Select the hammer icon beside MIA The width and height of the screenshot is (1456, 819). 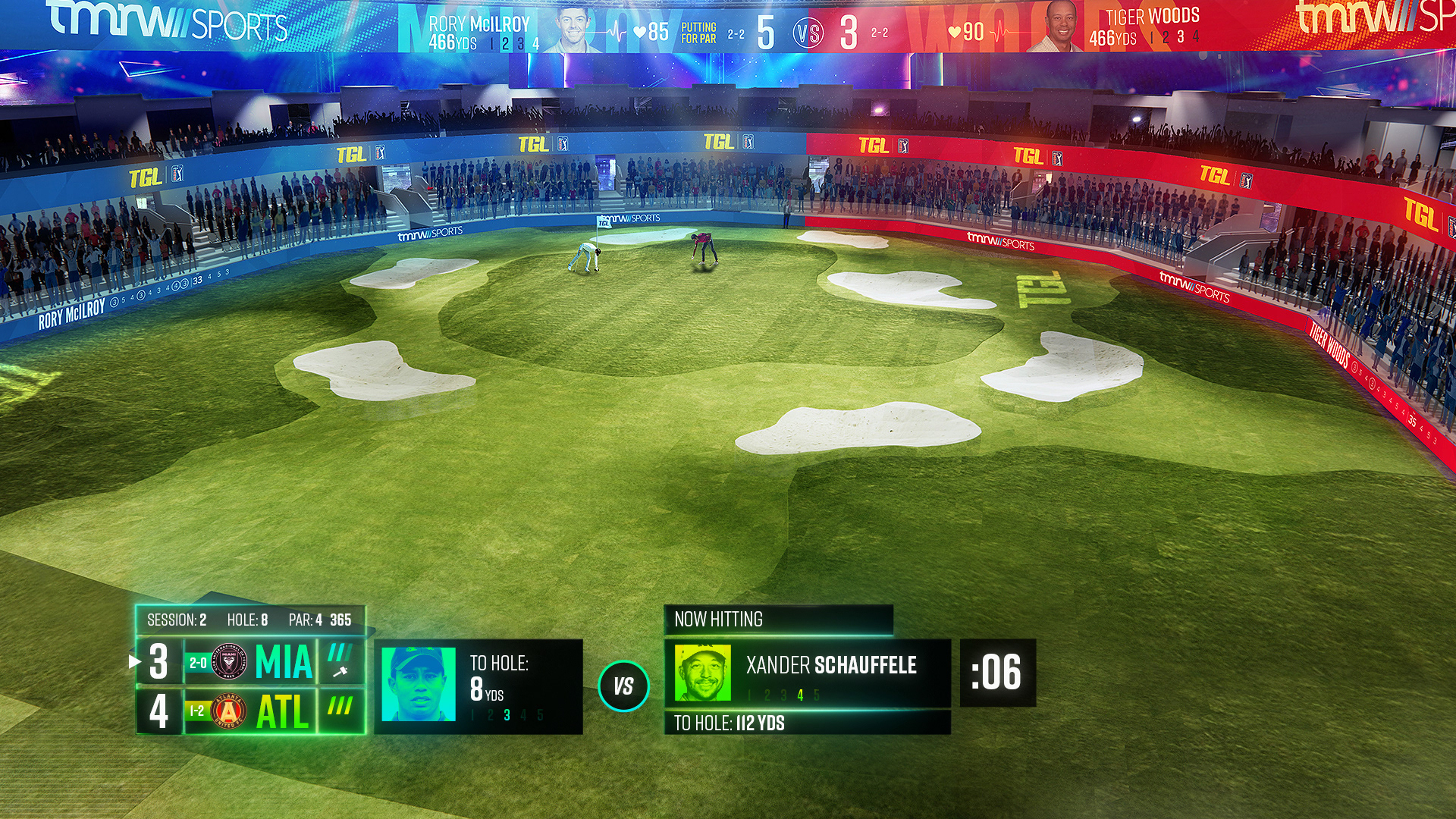click(x=340, y=671)
